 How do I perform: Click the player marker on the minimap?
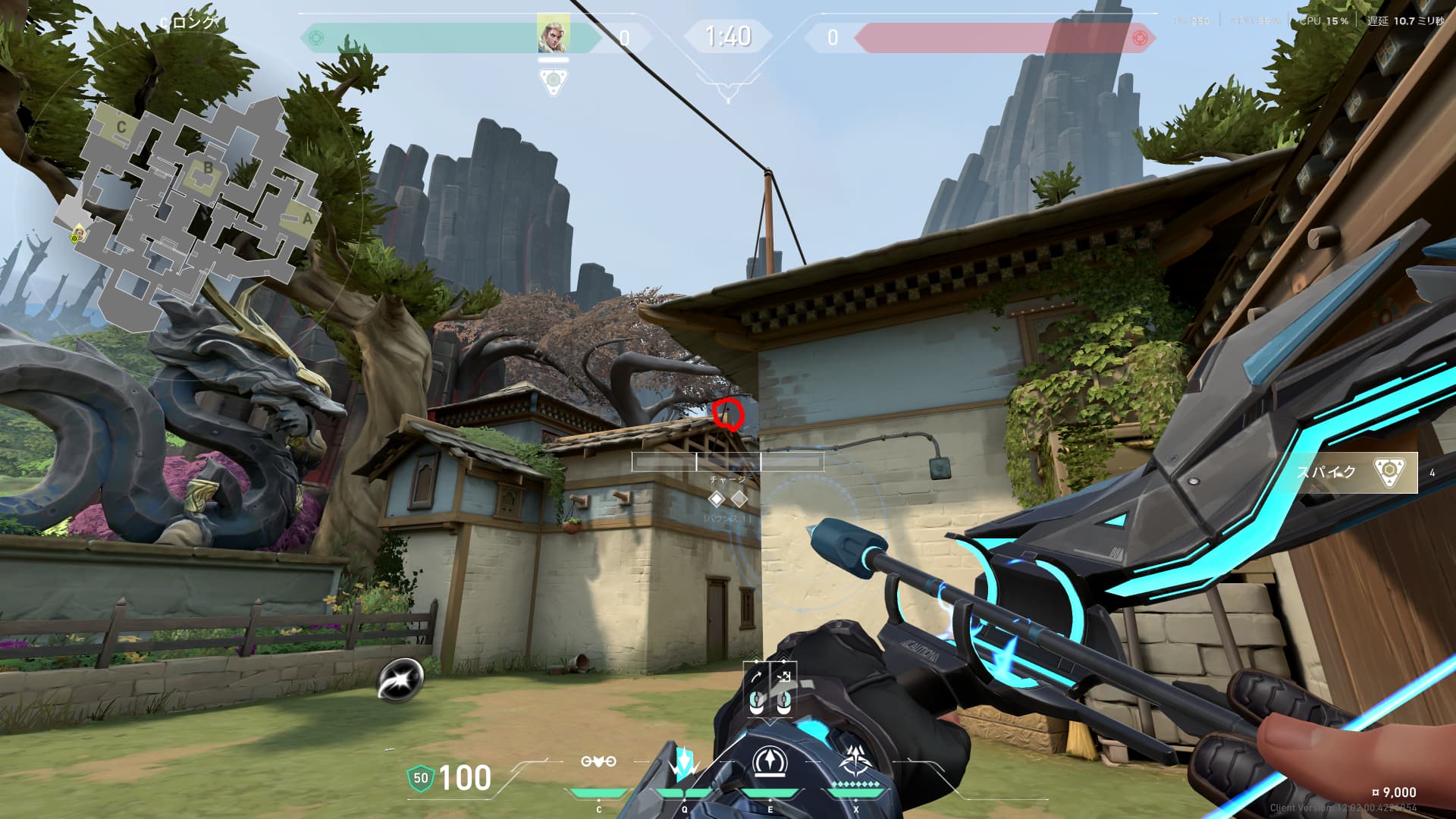[x=77, y=237]
